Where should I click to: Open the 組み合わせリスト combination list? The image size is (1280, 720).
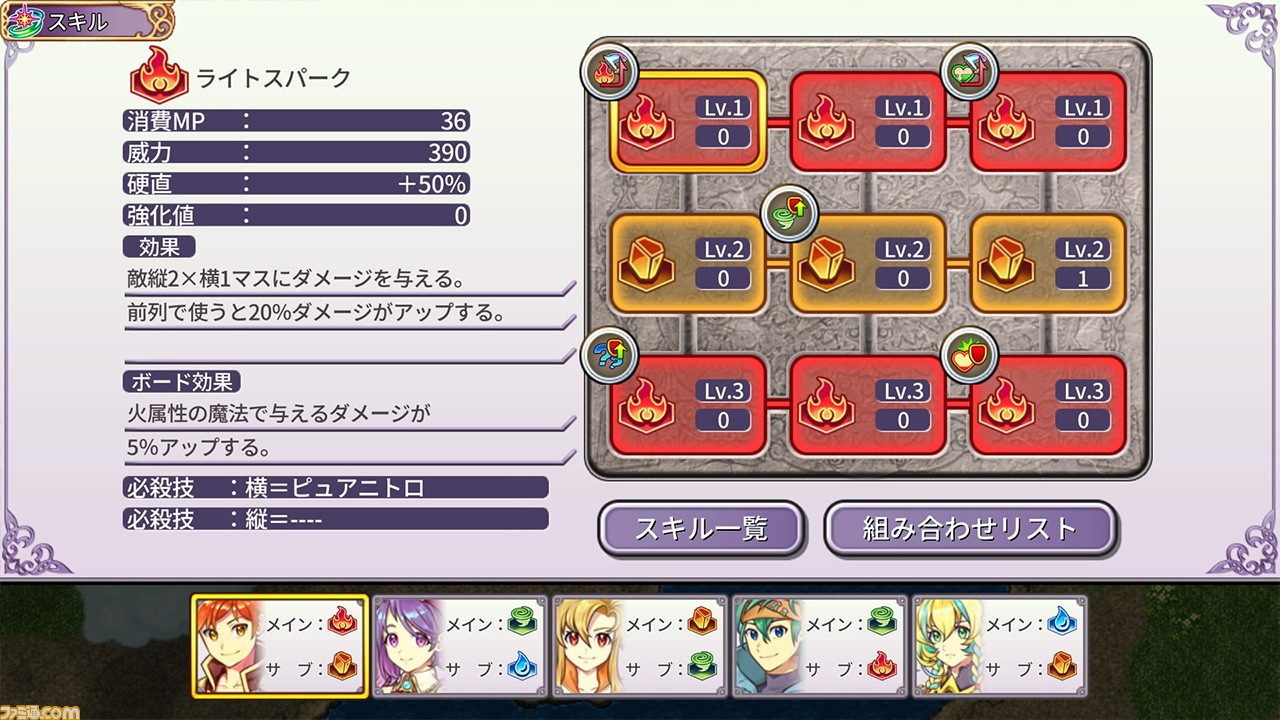[x=969, y=528]
